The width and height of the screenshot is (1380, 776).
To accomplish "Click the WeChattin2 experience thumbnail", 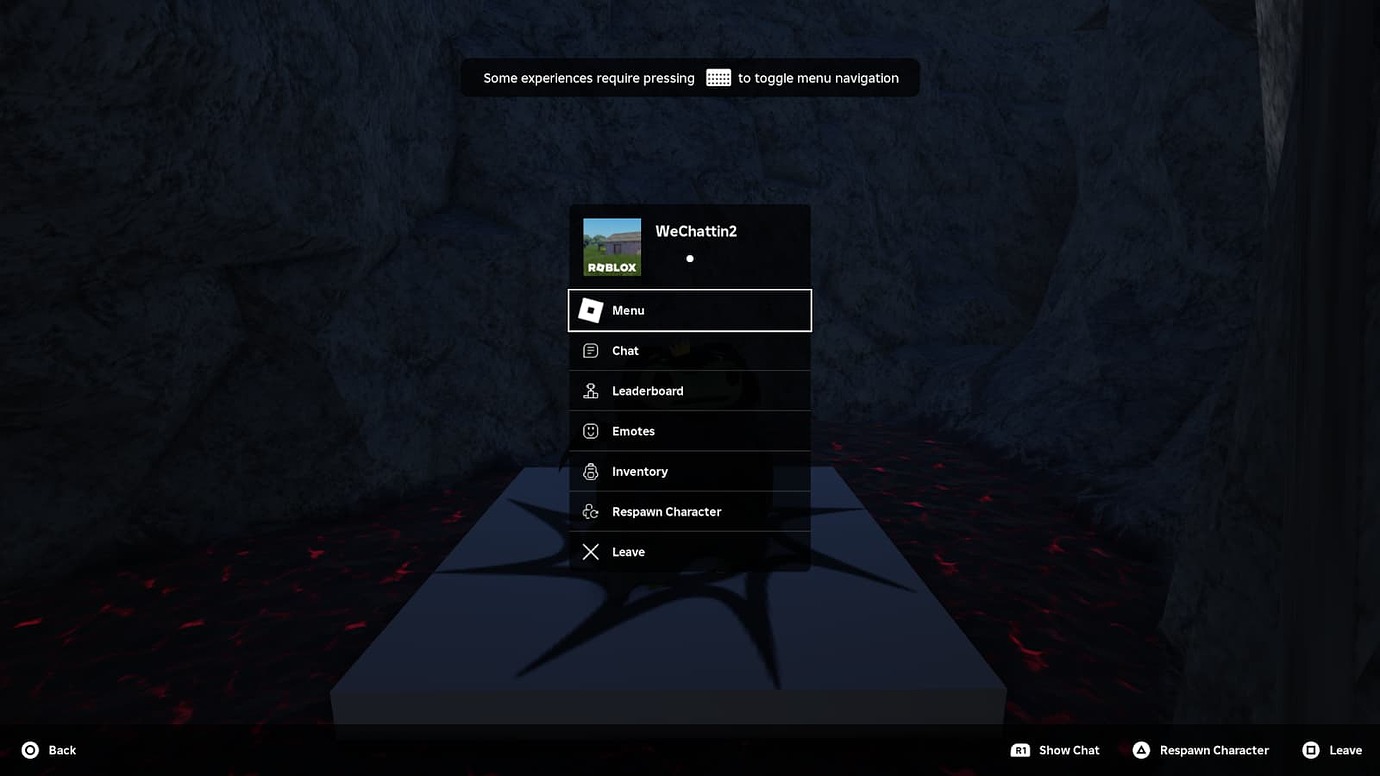I will 612,247.
